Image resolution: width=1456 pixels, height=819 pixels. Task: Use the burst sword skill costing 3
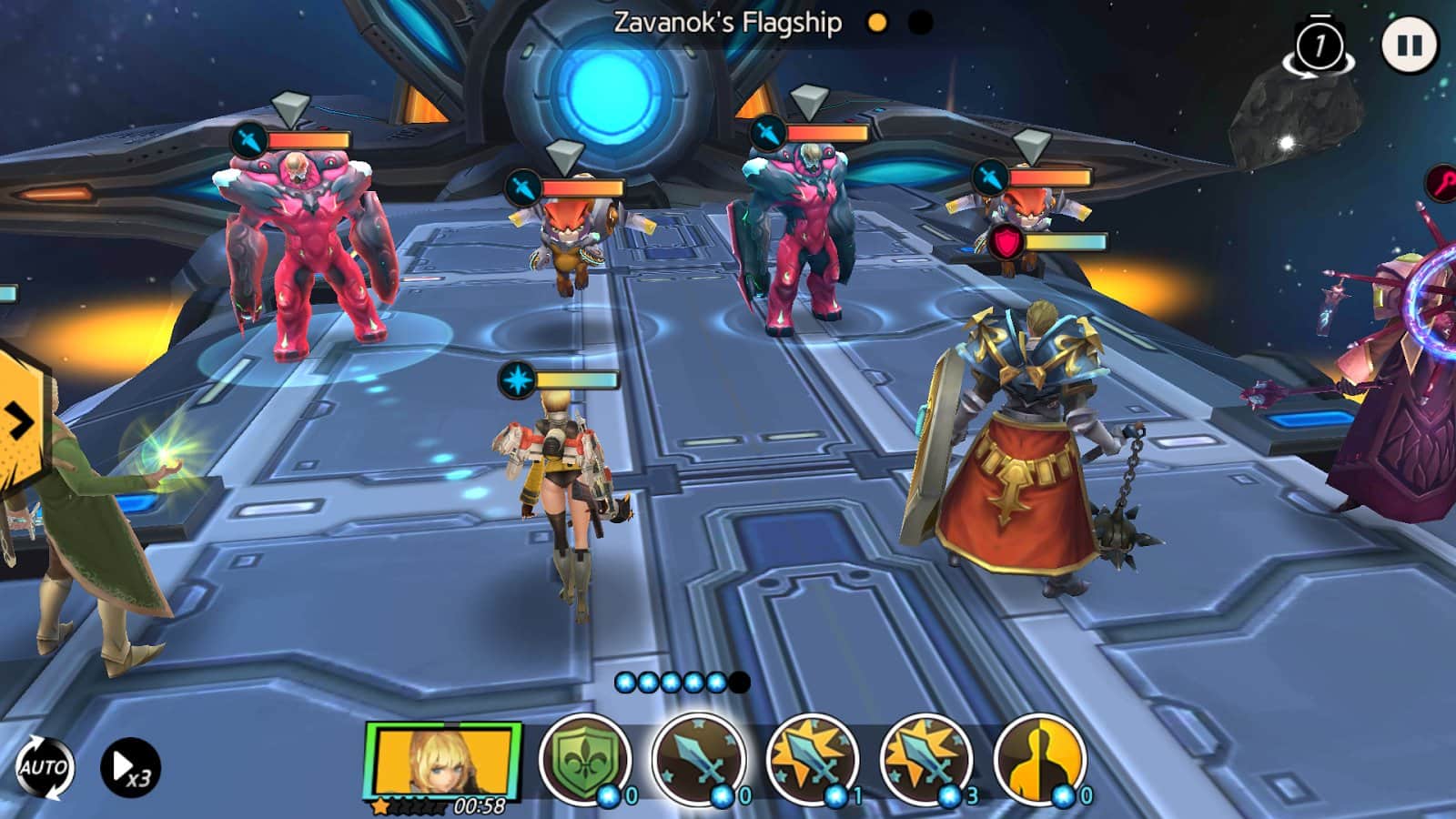(x=925, y=759)
